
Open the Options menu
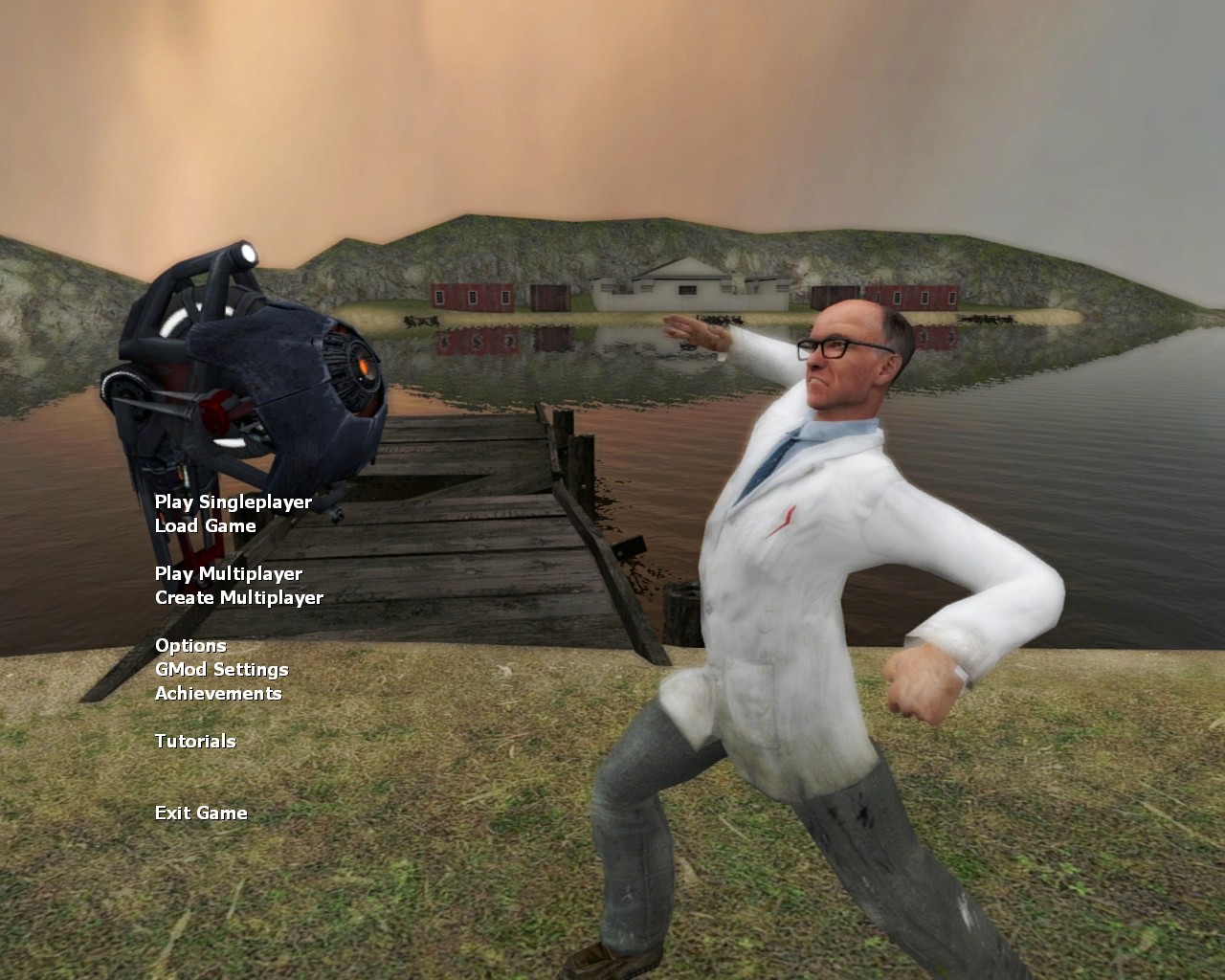click(x=191, y=645)
